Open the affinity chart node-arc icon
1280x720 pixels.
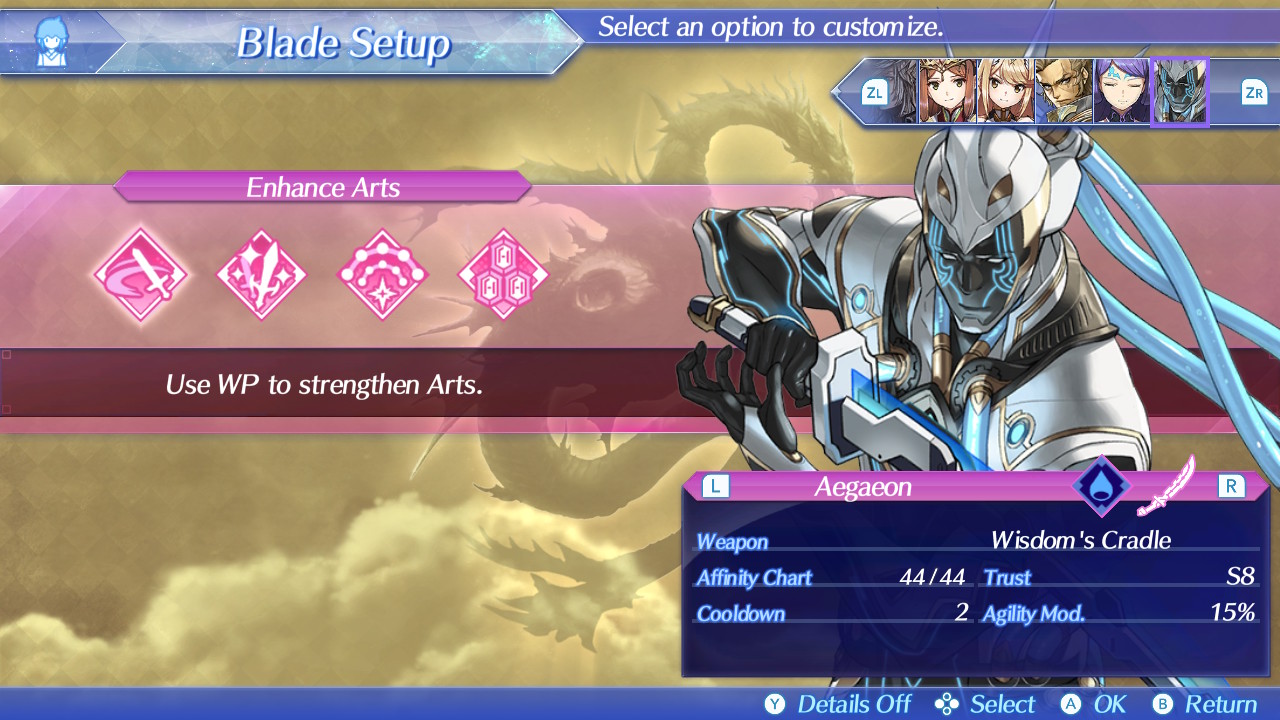pyautogui.click(x=383, y=274)
